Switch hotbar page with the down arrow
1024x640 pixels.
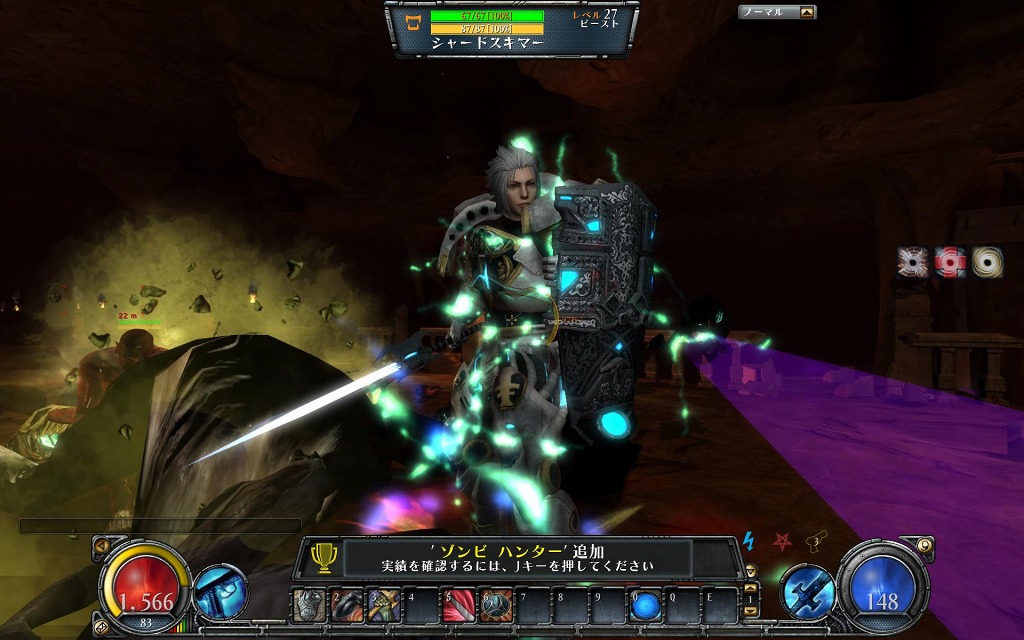pos(751,611)
